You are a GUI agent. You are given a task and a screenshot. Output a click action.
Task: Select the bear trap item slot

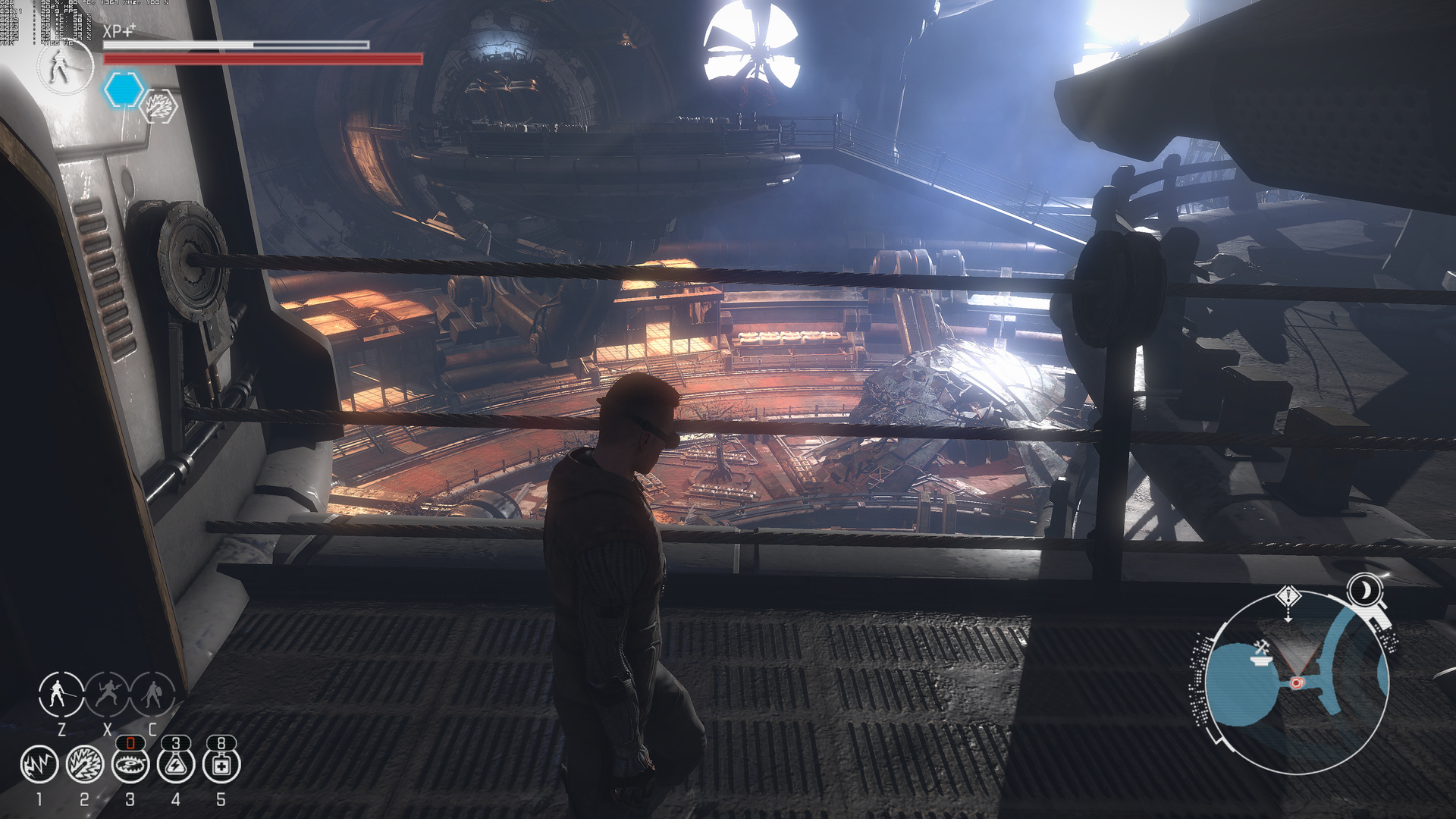tap(130, 764)
